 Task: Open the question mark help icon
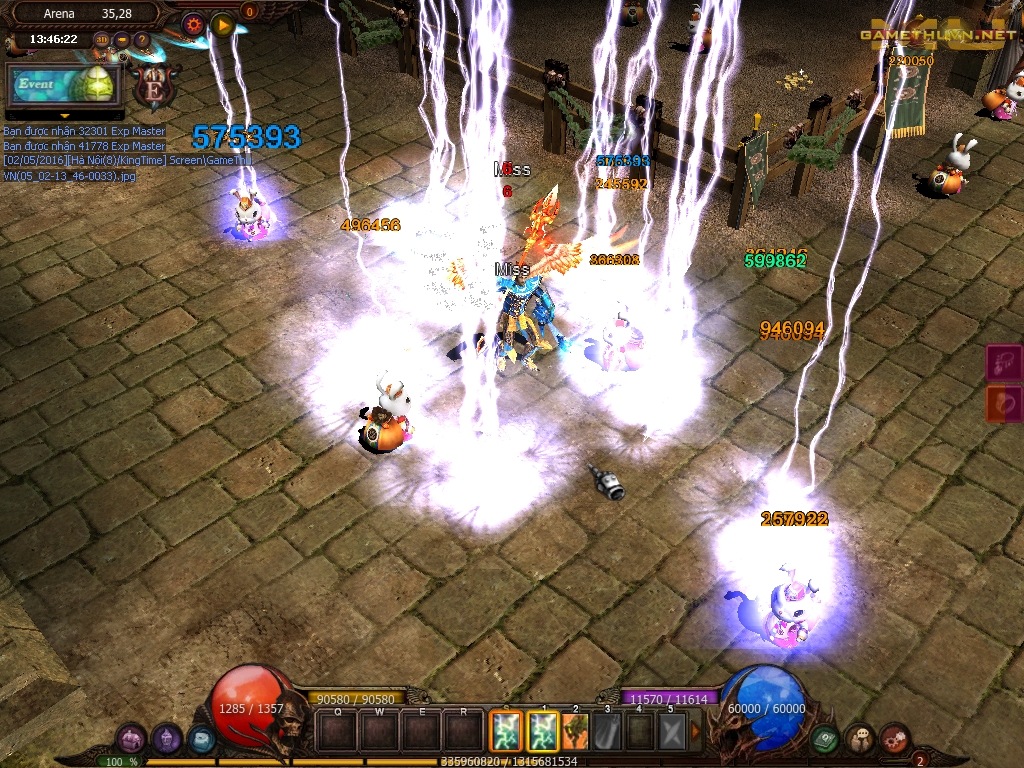[142, 41]
